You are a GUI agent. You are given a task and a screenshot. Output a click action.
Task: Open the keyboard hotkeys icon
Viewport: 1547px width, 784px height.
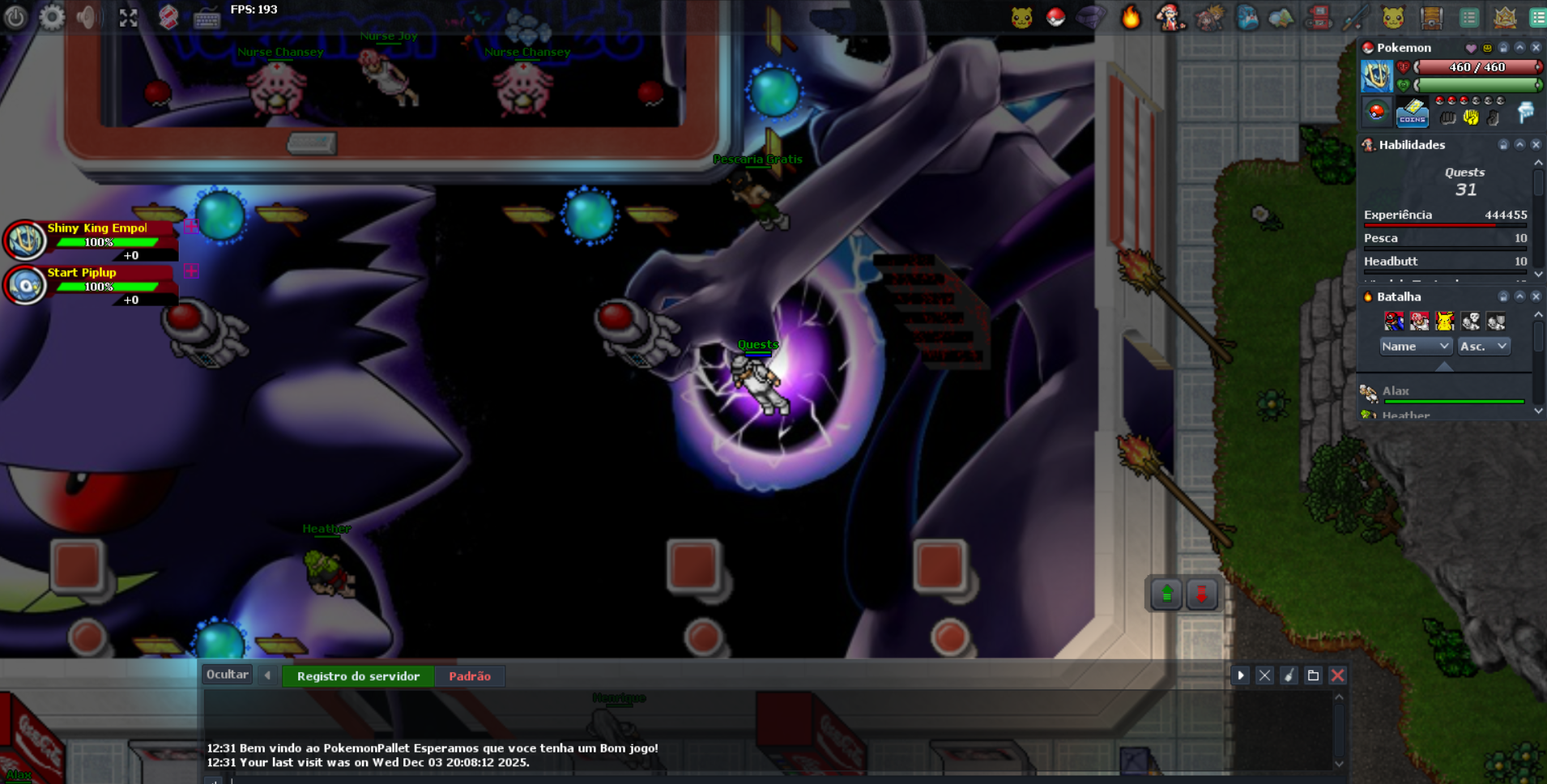(x=207, y=18)
